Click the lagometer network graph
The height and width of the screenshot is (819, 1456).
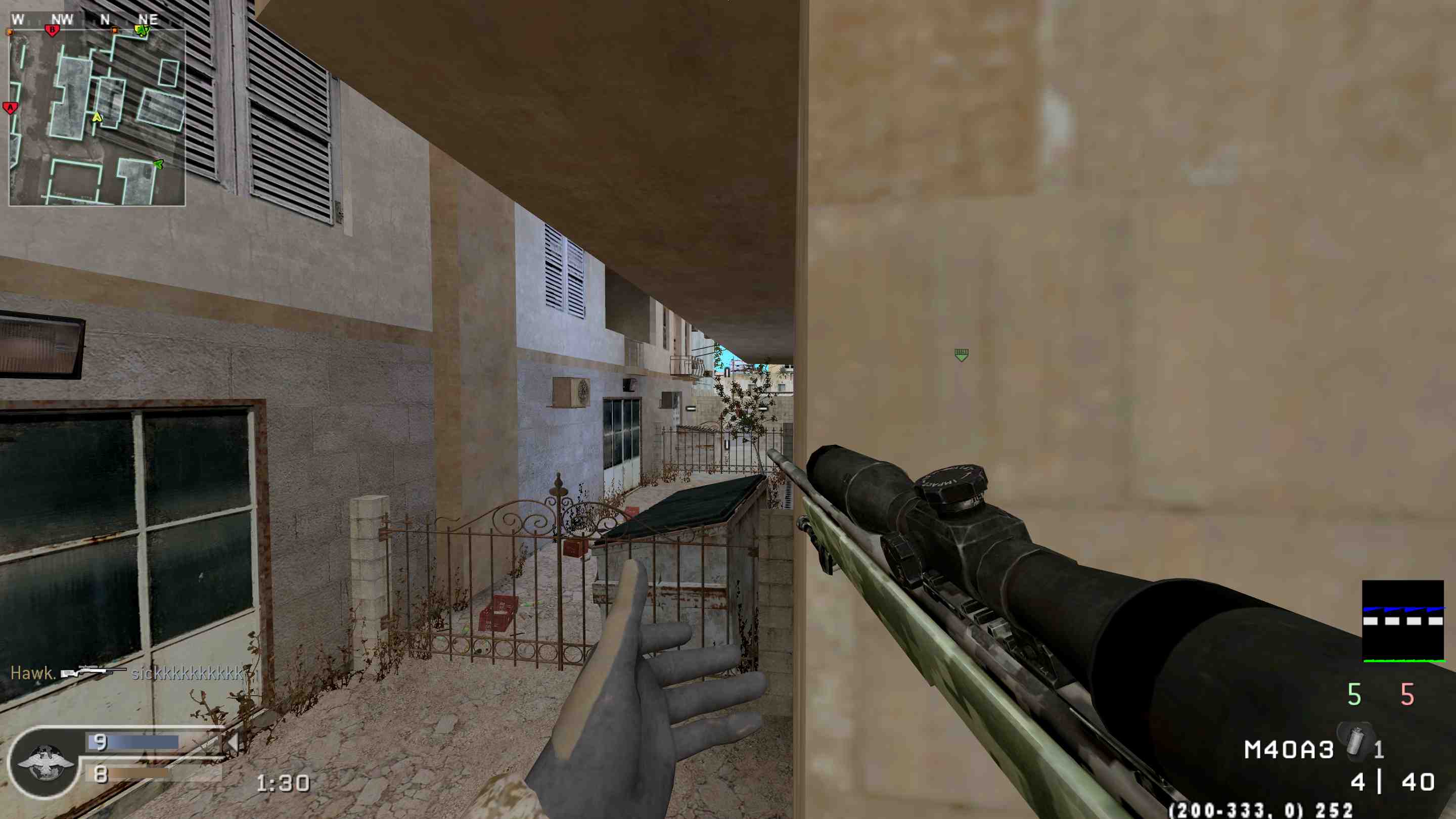point(1403,621)
